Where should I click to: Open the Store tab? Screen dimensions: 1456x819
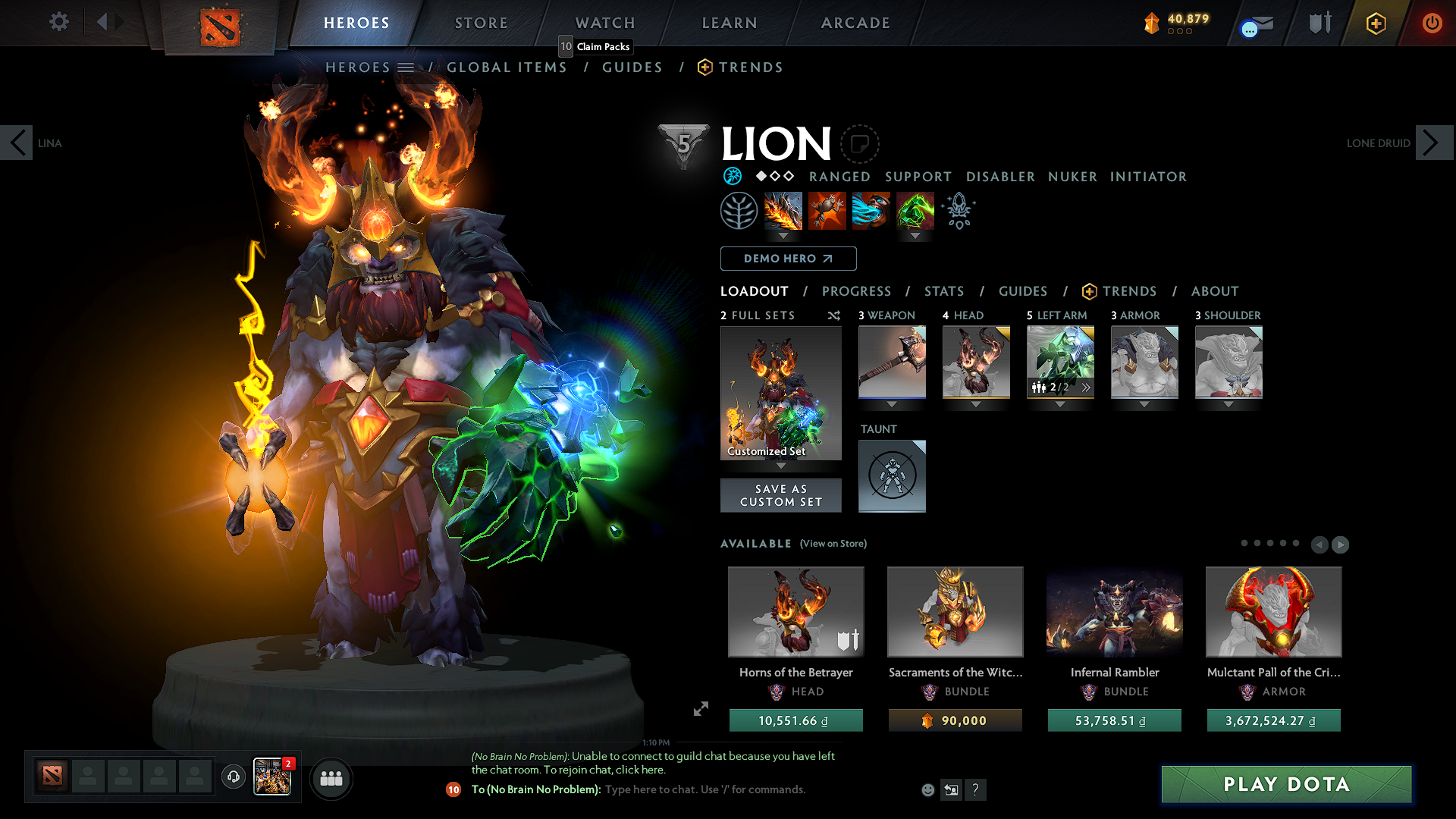481,23
